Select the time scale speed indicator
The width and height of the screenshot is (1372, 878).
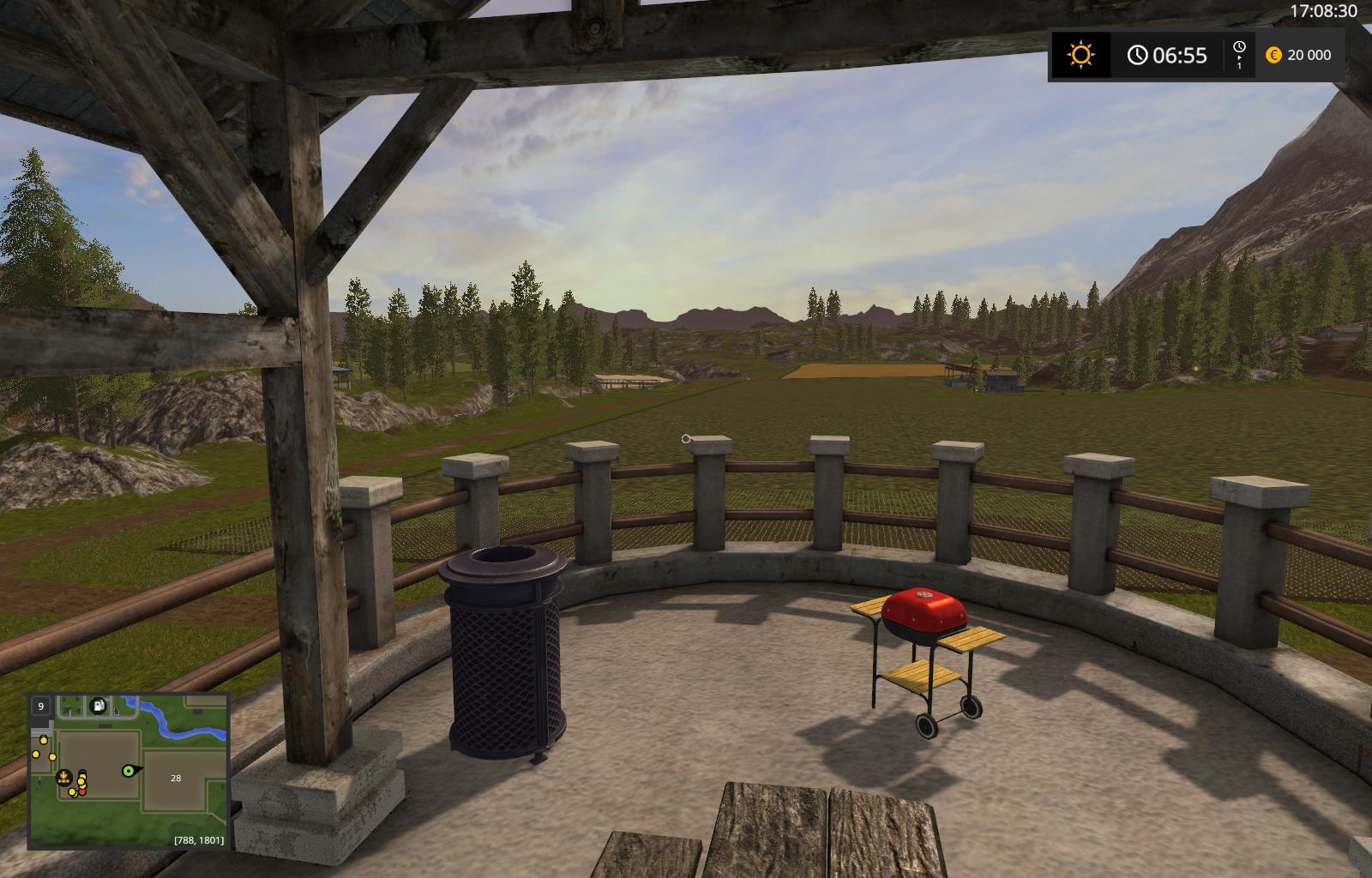coord(1239,55)
